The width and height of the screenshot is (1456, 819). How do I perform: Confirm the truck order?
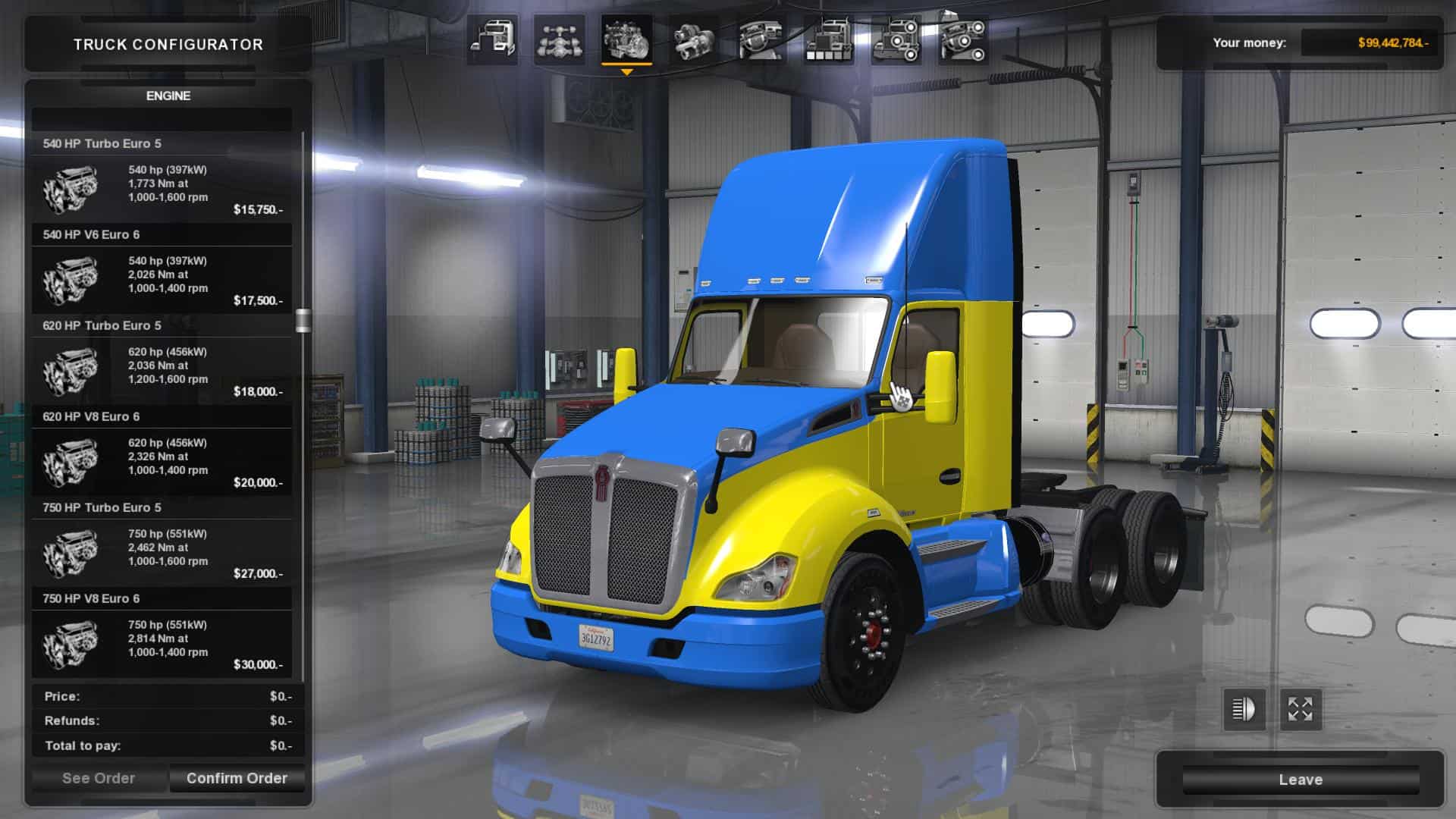click(x=237, y=778)
